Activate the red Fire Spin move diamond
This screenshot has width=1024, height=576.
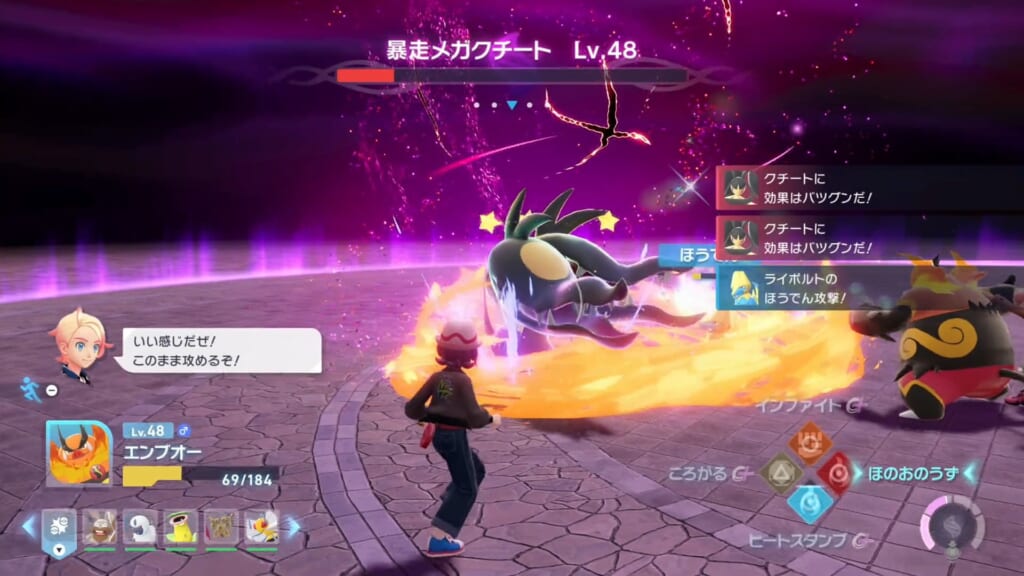click(836, 473)
